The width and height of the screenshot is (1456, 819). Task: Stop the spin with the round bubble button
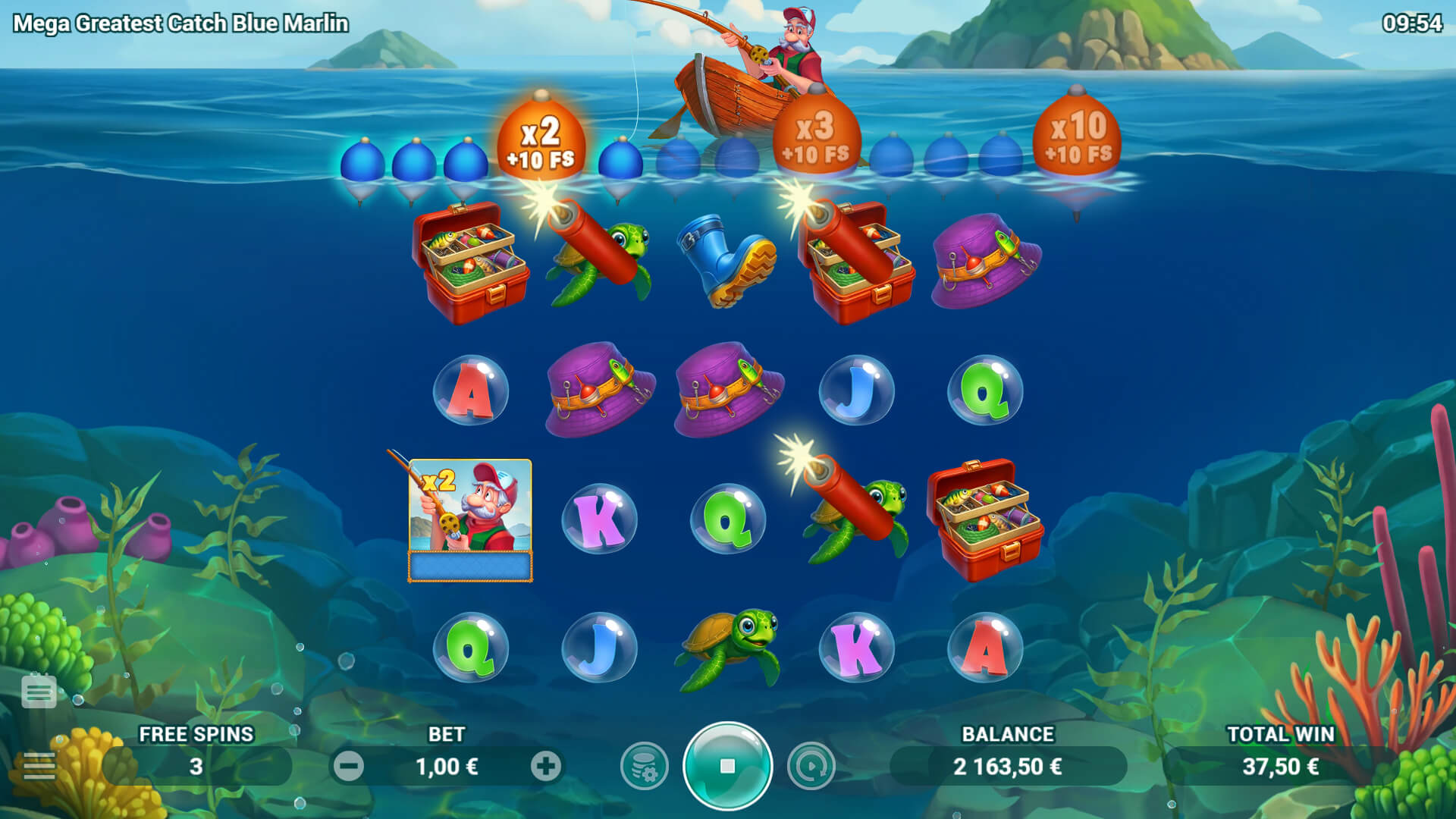point(727,766)
